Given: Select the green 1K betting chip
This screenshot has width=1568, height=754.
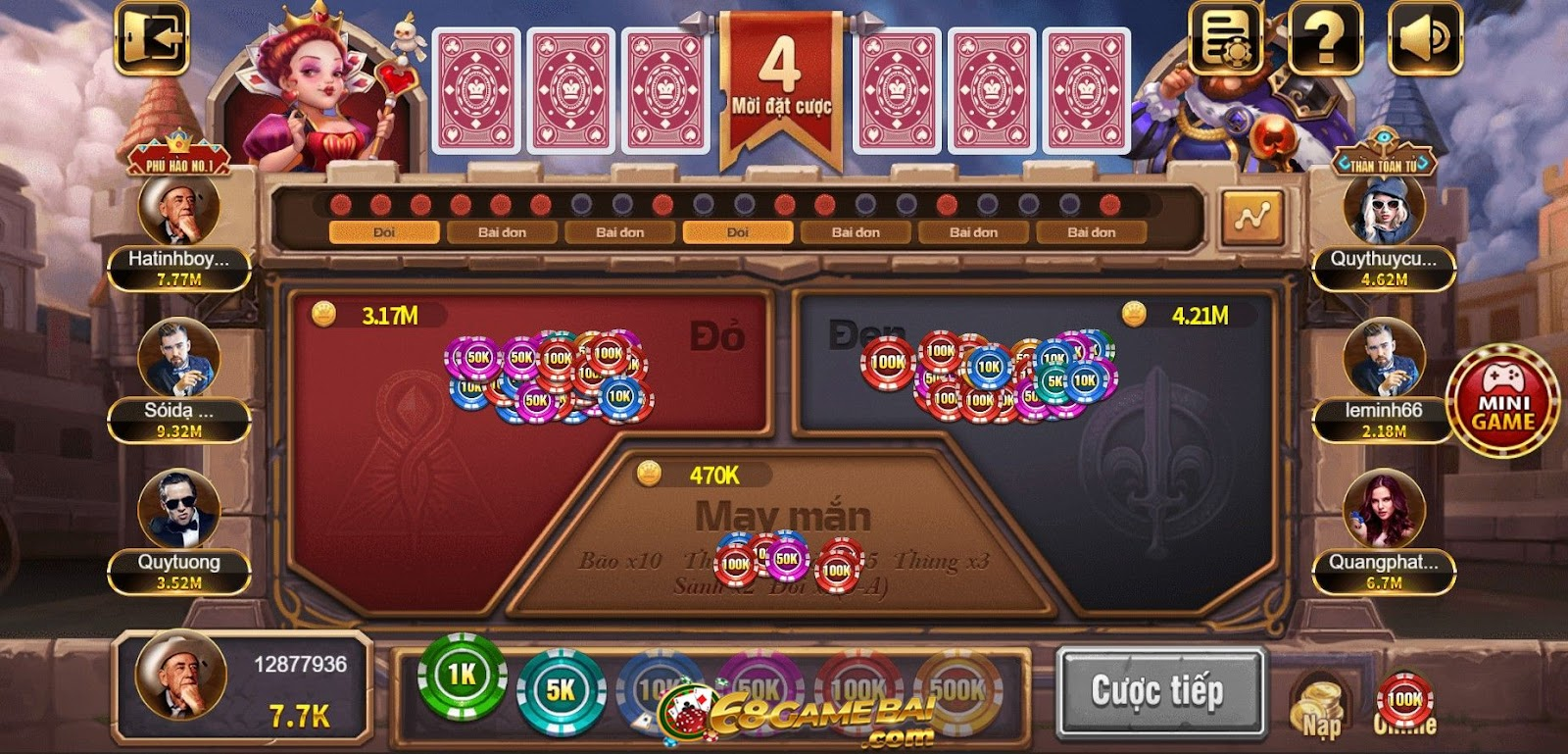Looking at the screenshot, I should click(463, 686).
